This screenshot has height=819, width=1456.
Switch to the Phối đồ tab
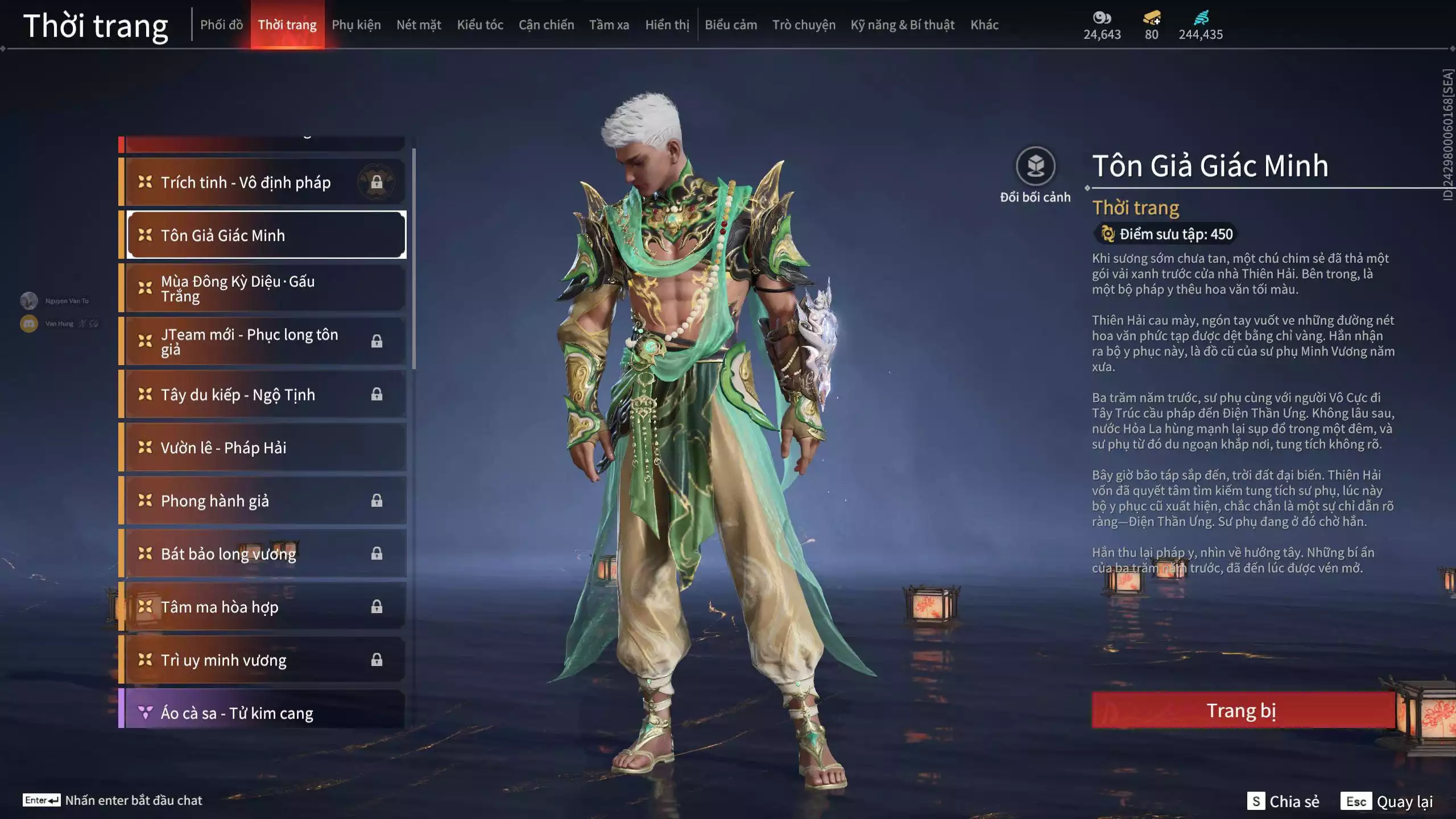(221, 25)
